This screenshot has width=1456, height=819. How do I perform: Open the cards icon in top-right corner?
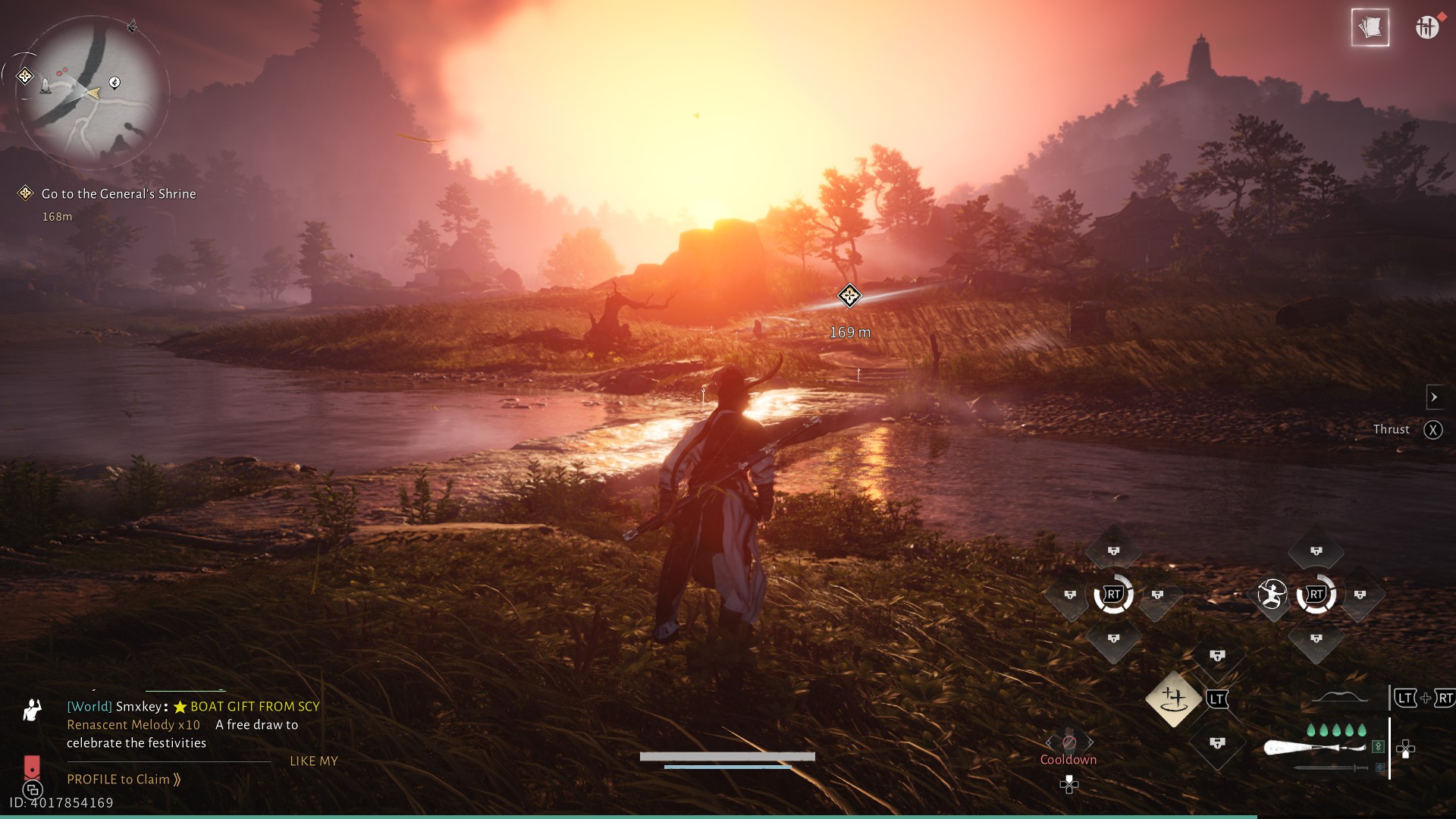(x=1370, y=28)
